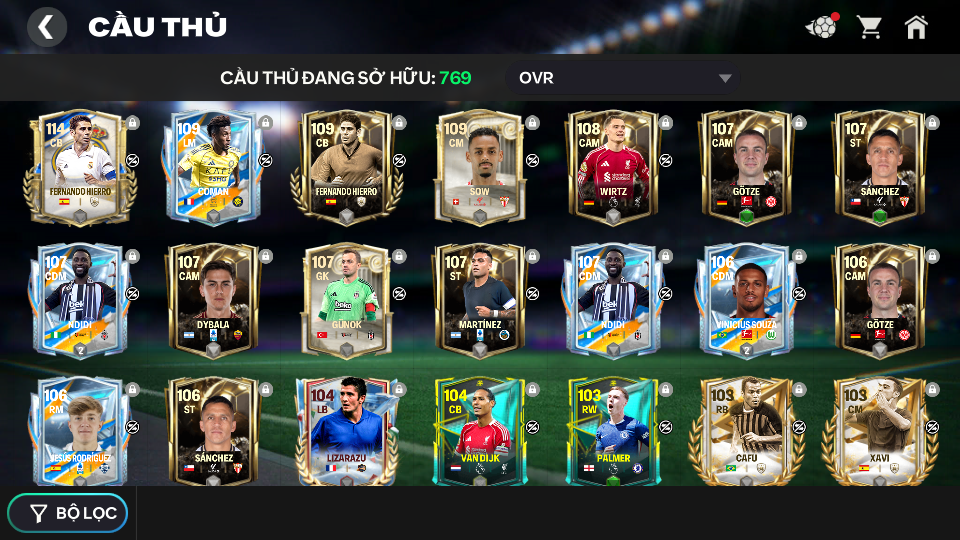Choose the Xavi CM card
Image resolution: width=960 pixels, height=540 pixels.
click(x=880, y=430)
